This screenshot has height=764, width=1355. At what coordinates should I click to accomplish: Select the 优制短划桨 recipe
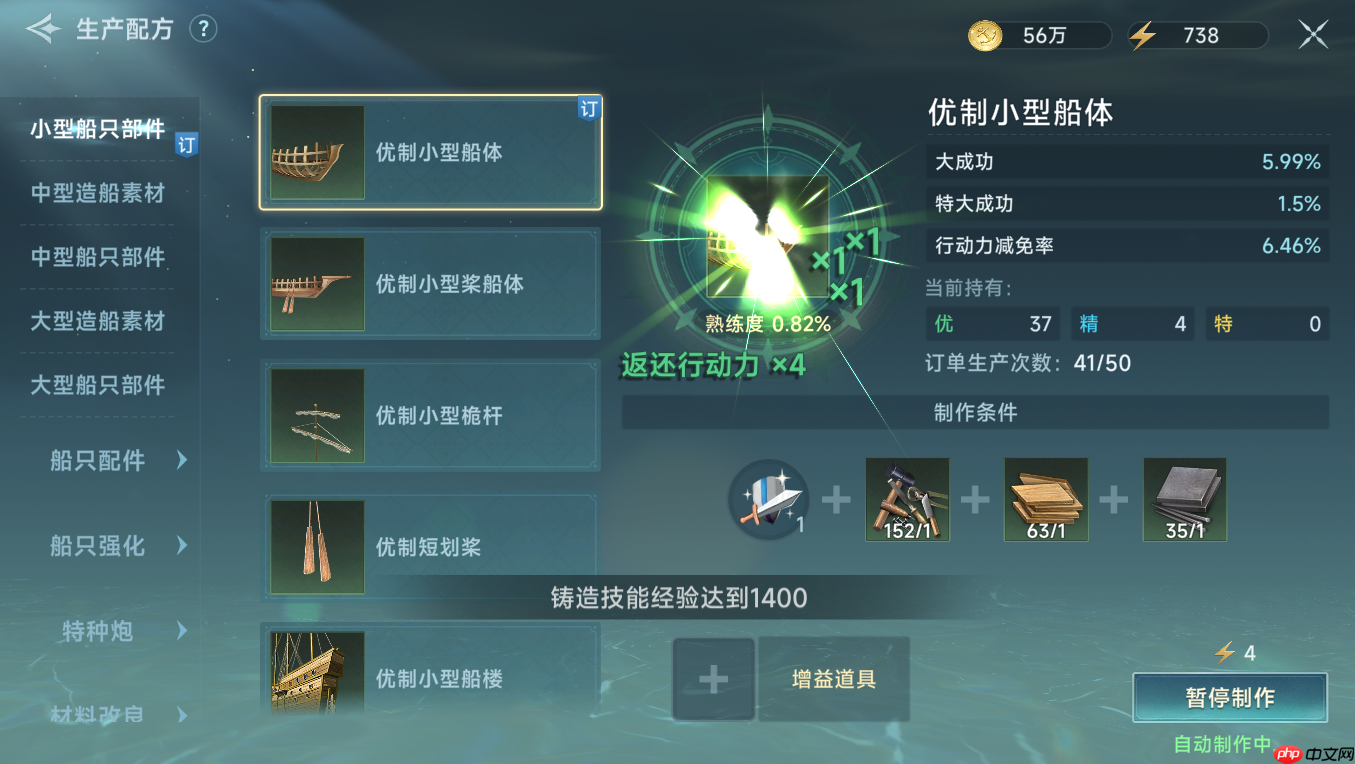[430, 547]
